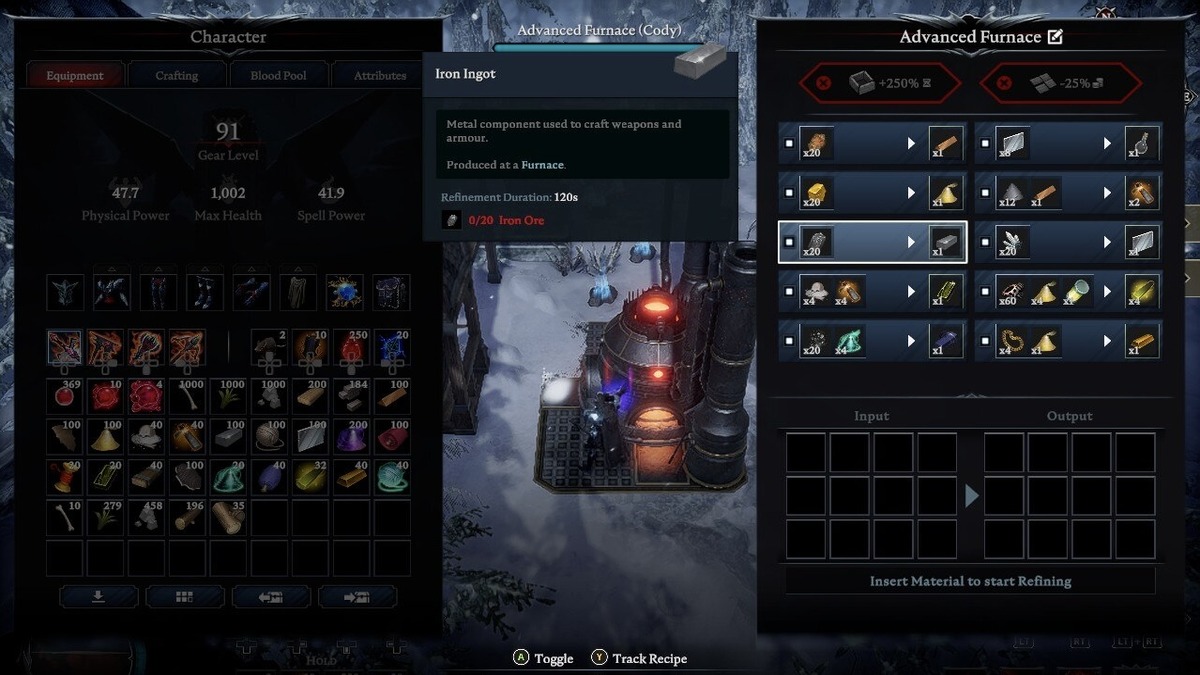Click the deposit-down arrow inventory button
Viewport: 1200px width, 675px height.
click(98, 596)
